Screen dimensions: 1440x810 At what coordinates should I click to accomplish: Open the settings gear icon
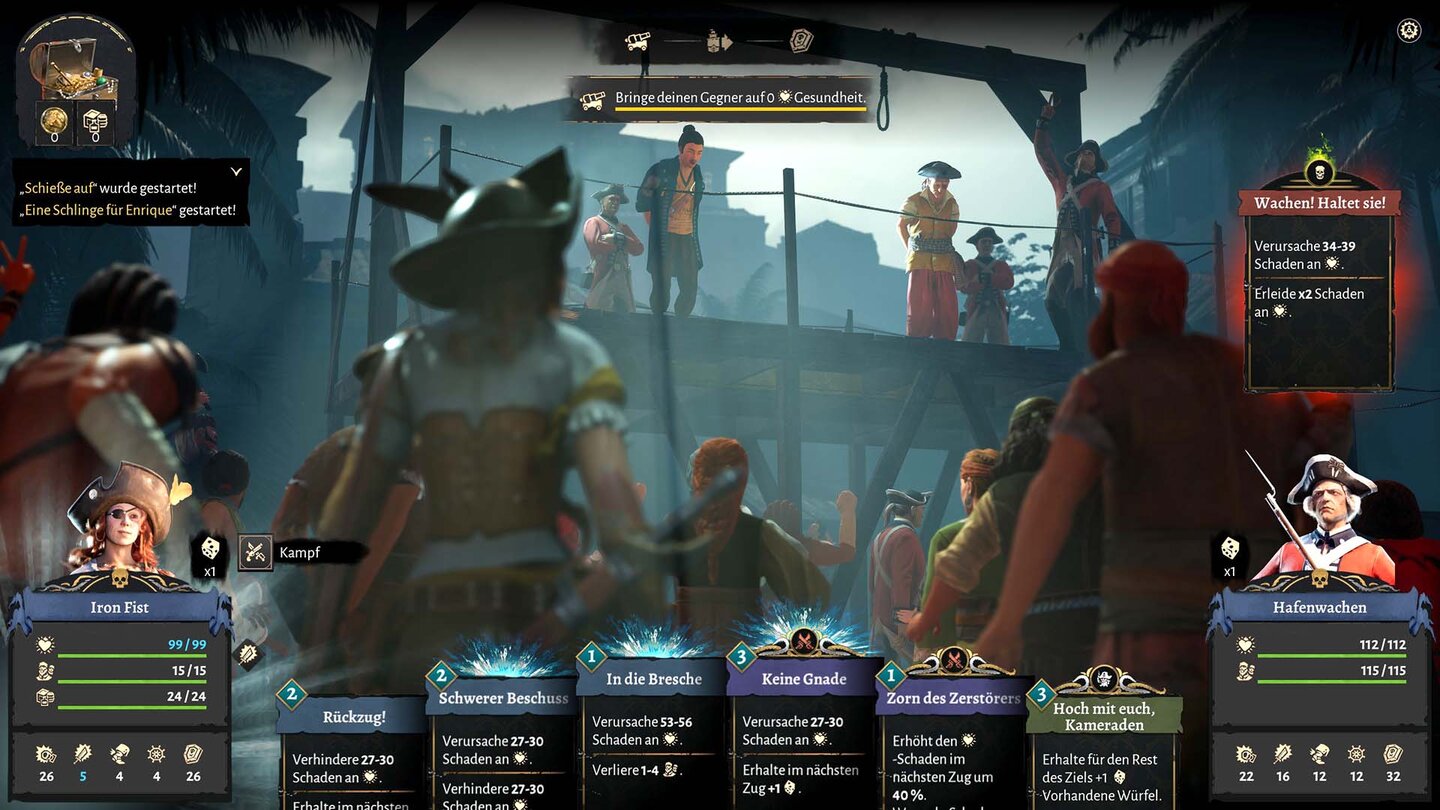1409,30
